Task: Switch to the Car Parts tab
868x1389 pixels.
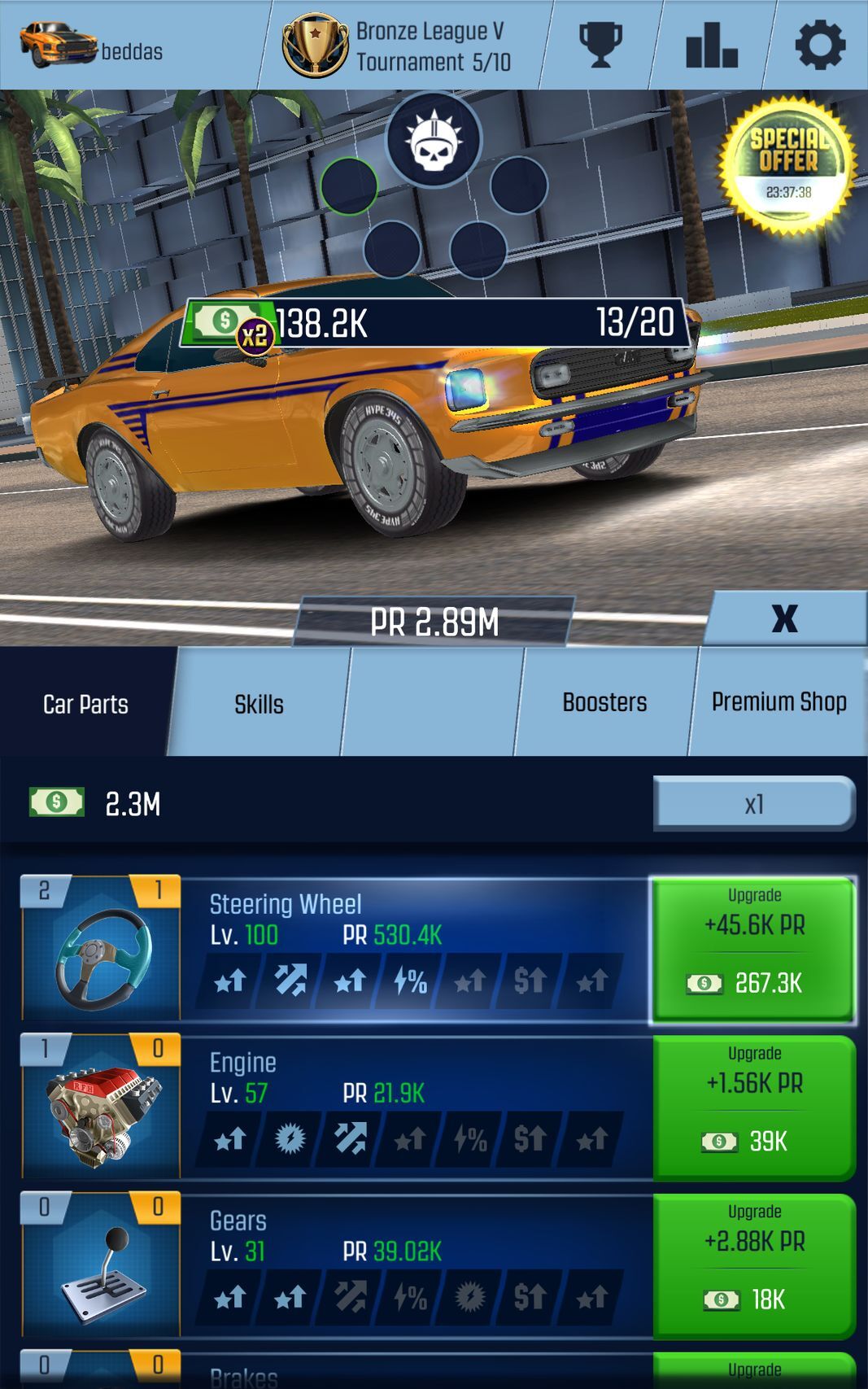Action: (x=85, y=704)
